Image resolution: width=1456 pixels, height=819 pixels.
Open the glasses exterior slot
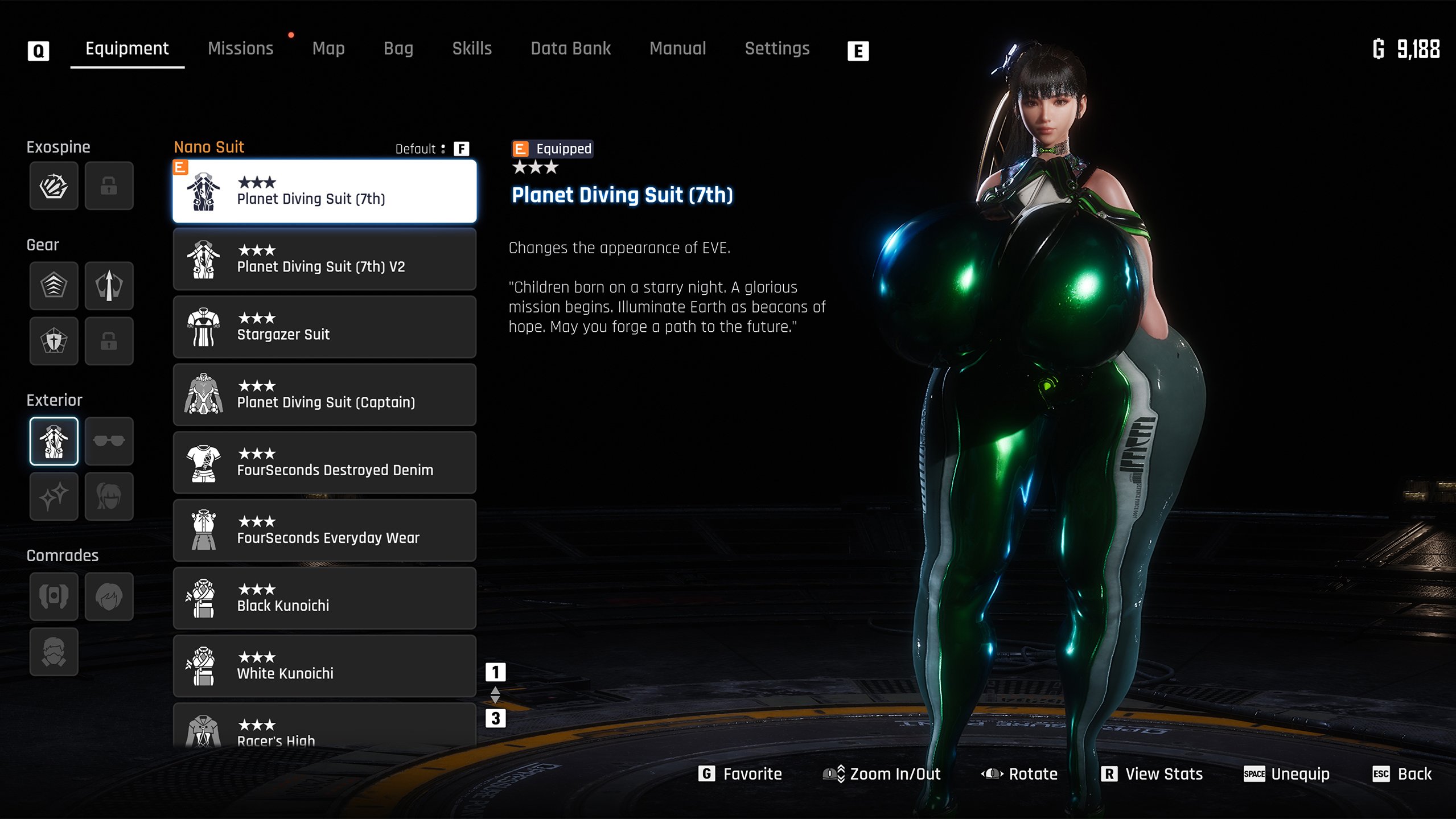pyautogui.click(x=109, y=441)
